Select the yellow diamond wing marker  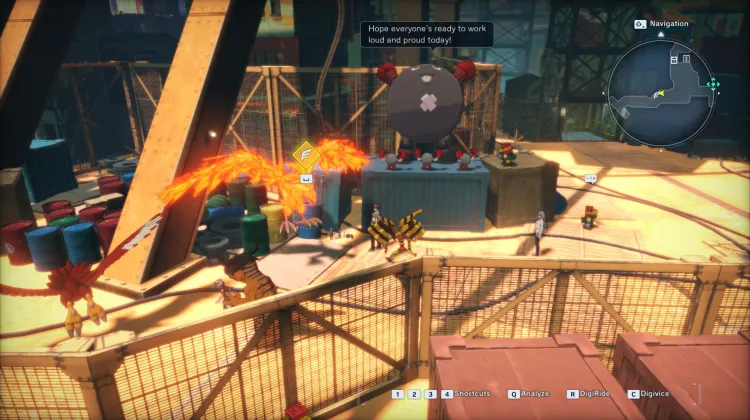pos(305,153)
